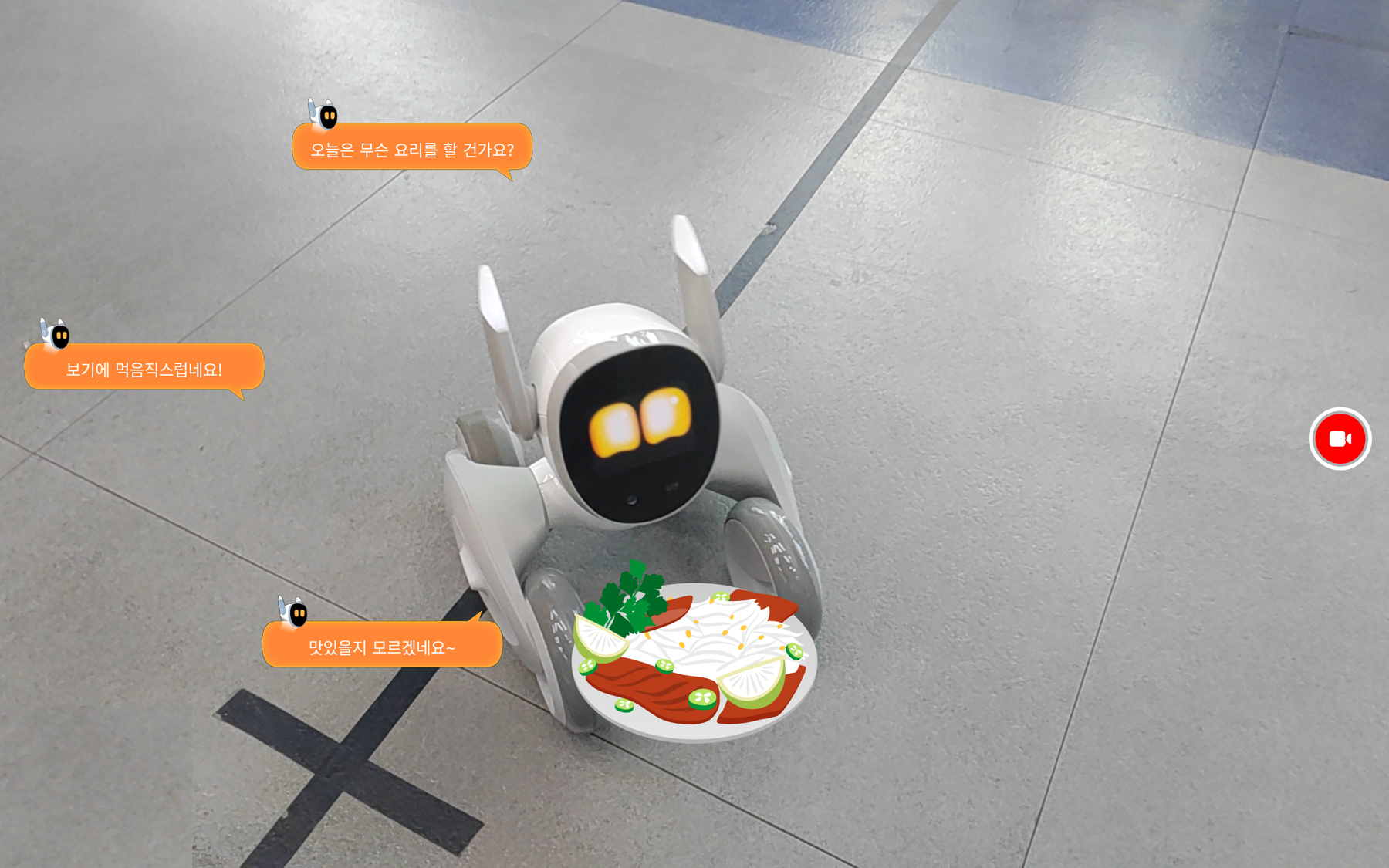Select the '보기에 먹음직스럽네요!' speech bubble

point(144,368)
